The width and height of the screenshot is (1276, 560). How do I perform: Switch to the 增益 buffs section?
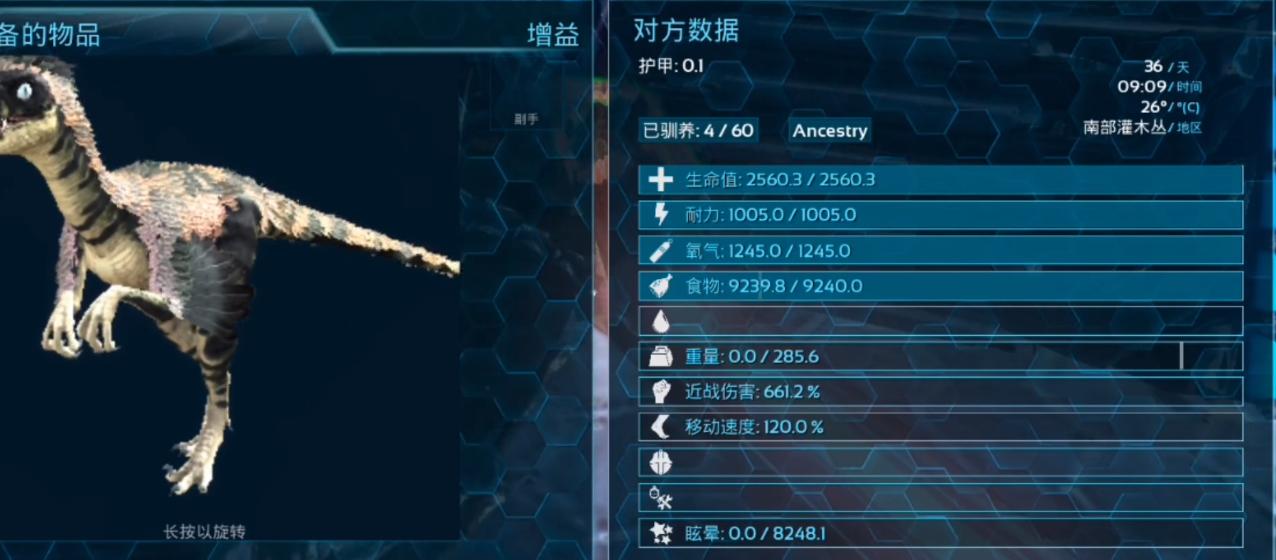[x=553, y=35]
